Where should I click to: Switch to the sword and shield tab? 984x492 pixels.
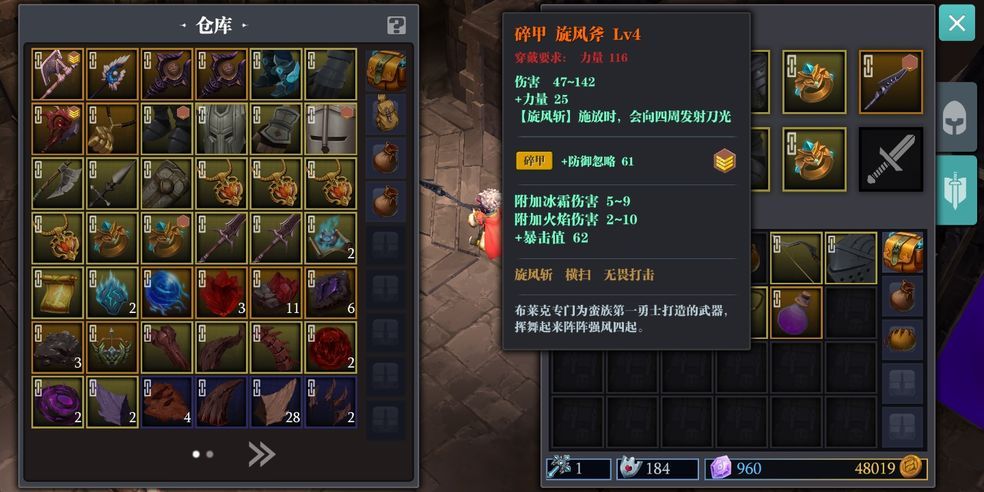click(x=956, y=189)
